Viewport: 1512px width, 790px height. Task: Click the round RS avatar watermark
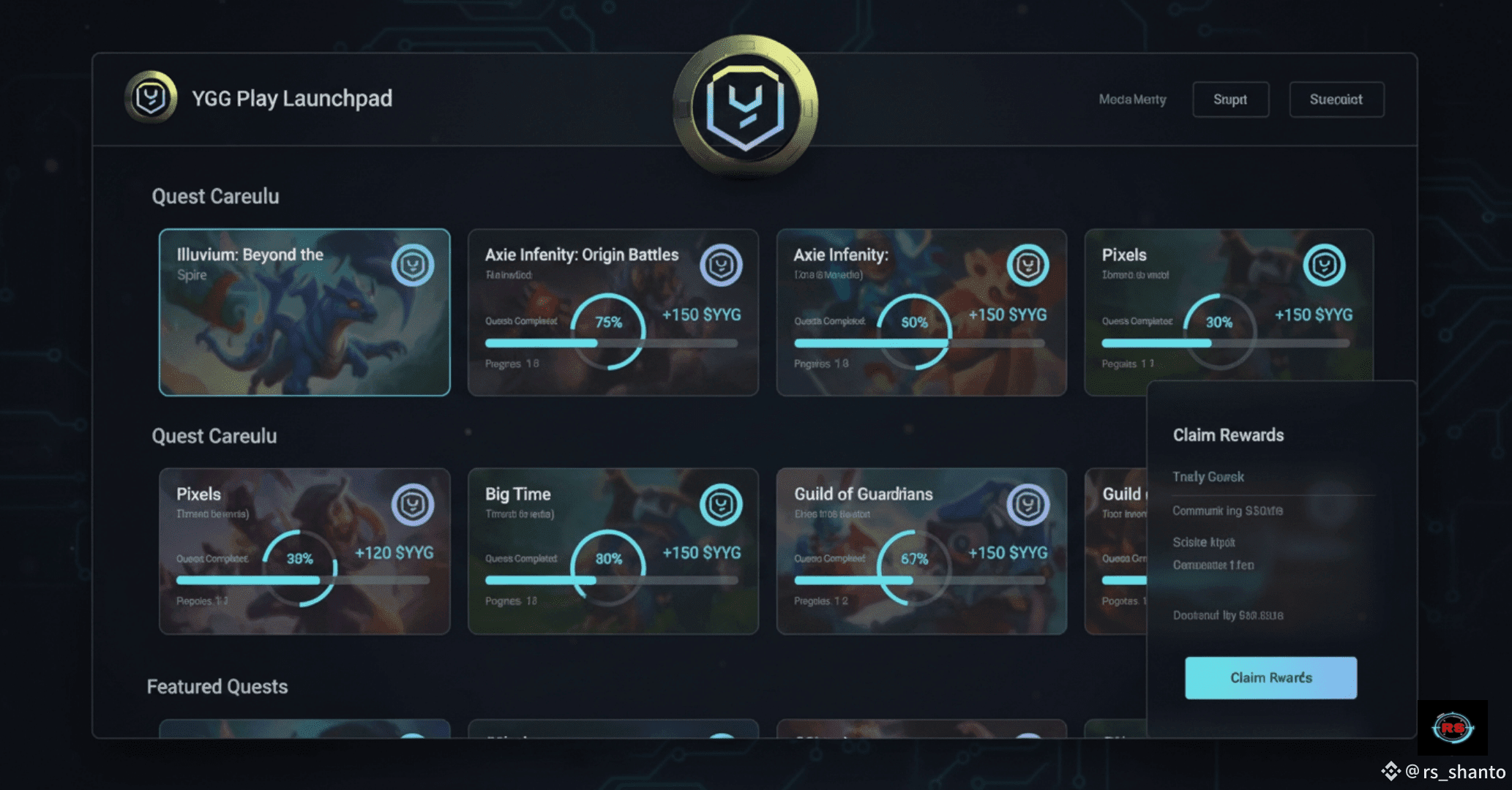(1452, 728)
